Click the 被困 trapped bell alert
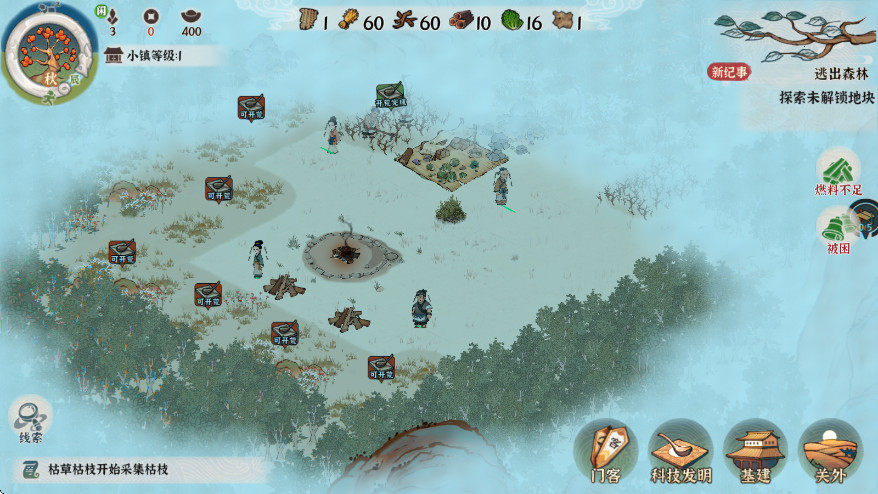 [837, 229]
